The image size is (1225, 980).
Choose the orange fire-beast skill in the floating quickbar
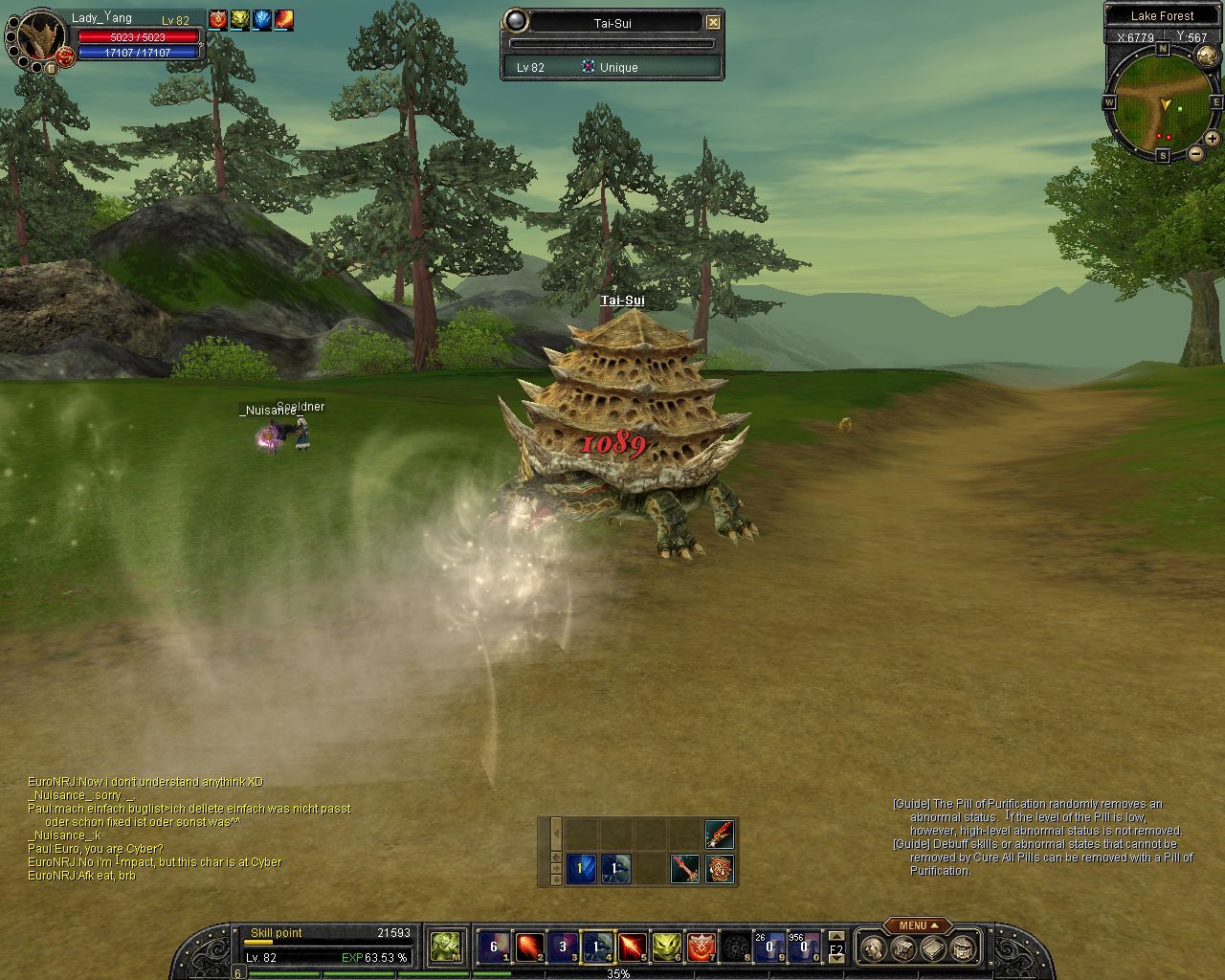[720, 869]
